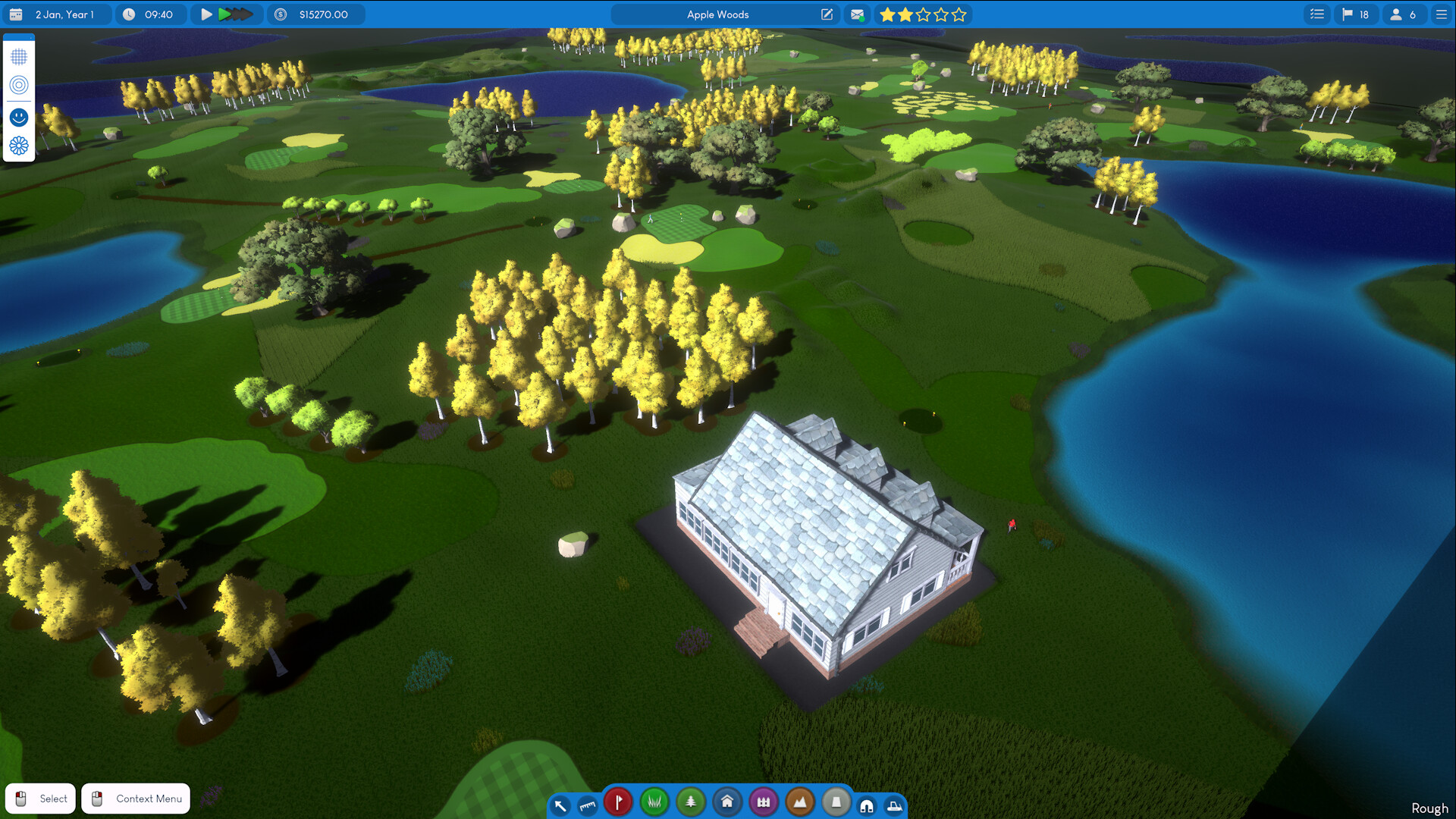Toggle the grid overlay in sidebar
1456x819 pixels.
point(18,57)
